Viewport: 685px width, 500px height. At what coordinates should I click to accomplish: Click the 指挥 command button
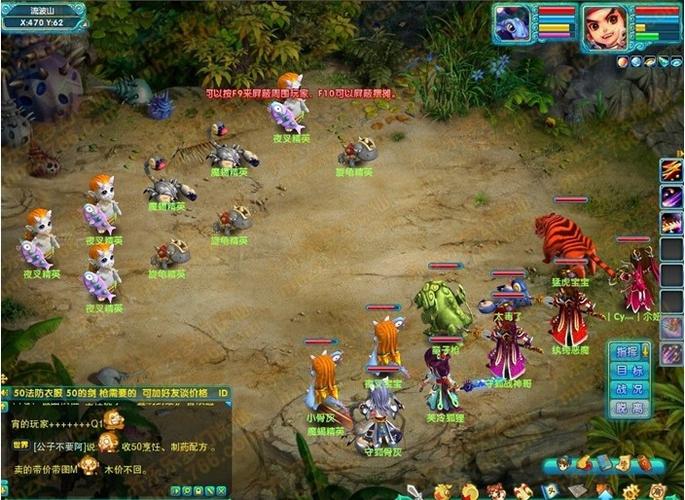pos(628,353)
